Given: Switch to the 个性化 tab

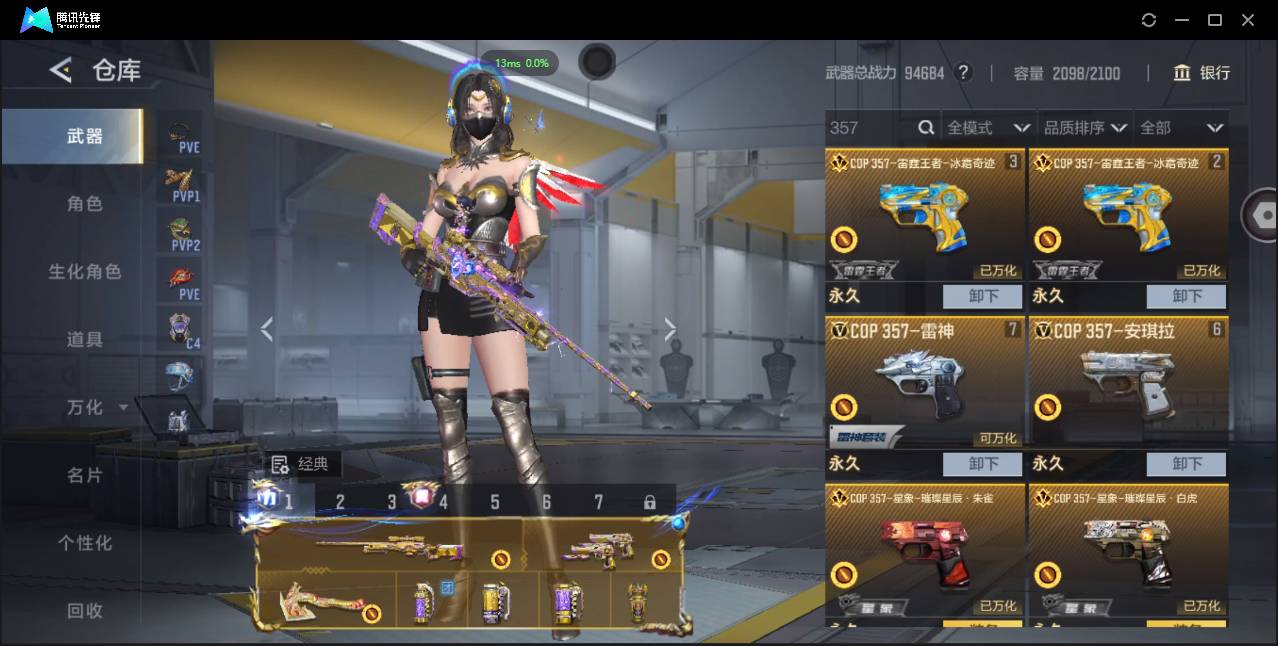Looking at the screenshot, I should [84, 543].
